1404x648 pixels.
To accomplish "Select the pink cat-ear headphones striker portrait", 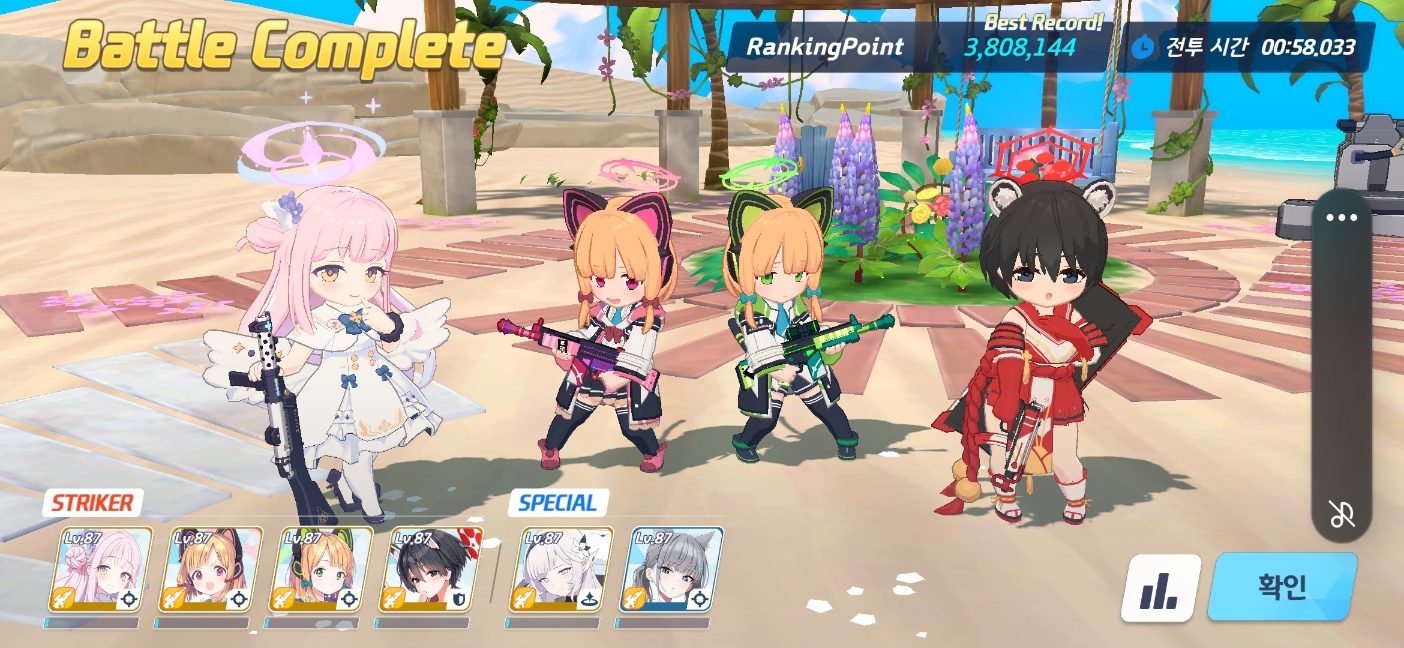I will point(210,569).
